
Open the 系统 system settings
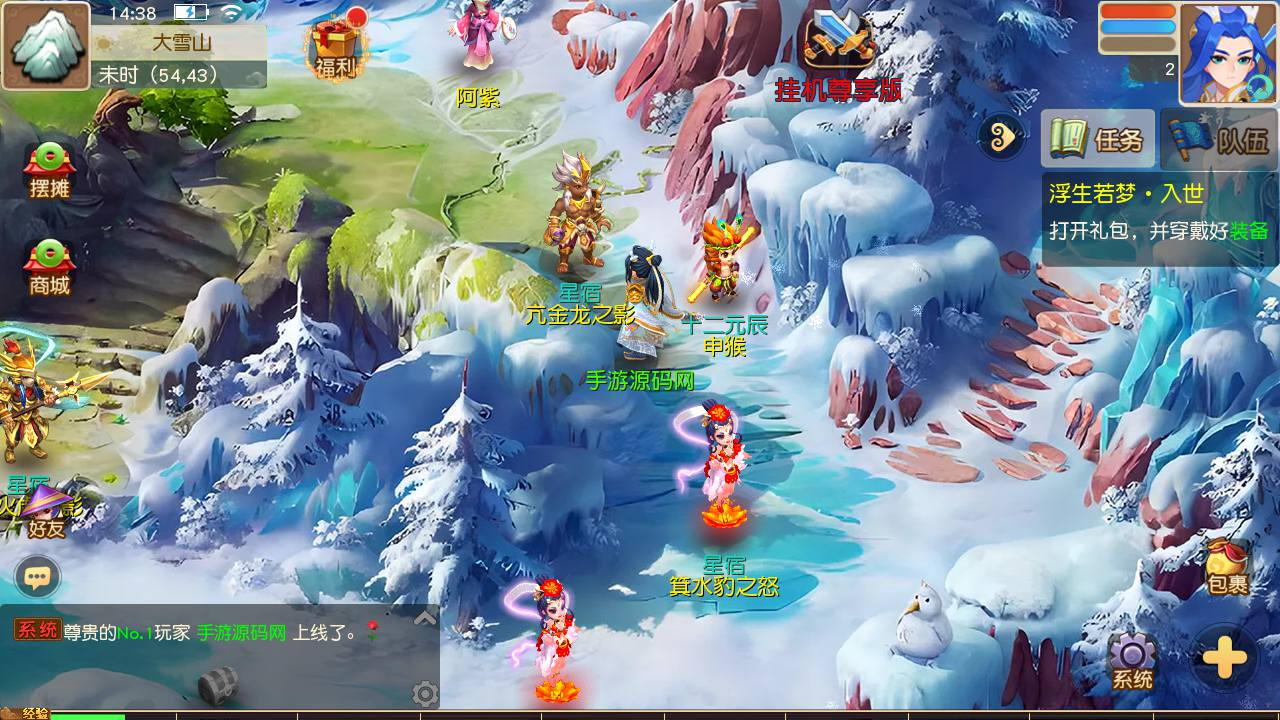[1132, 662]
